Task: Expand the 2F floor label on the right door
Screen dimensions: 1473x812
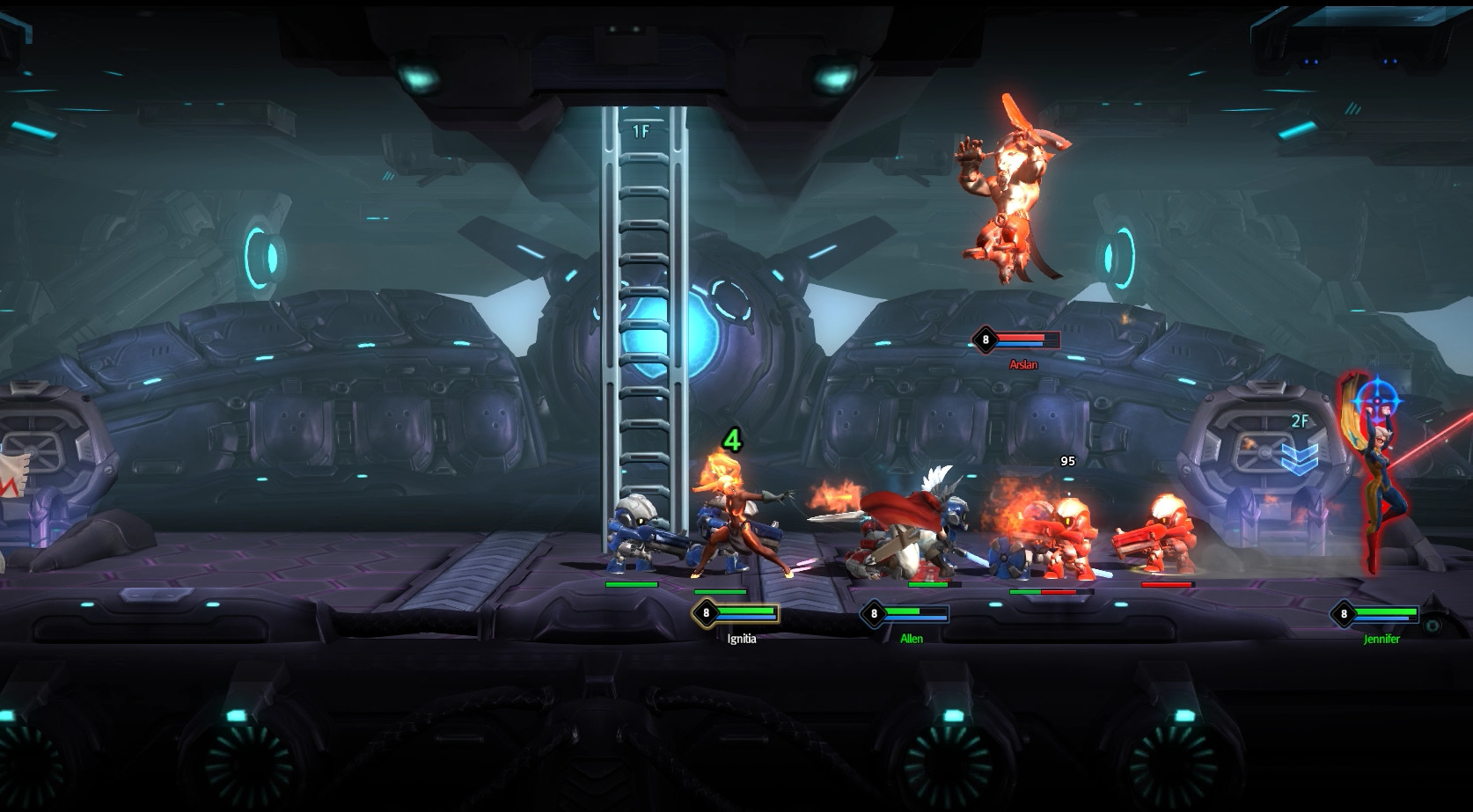Action: pyautogui.click(x=1301, y=421)
